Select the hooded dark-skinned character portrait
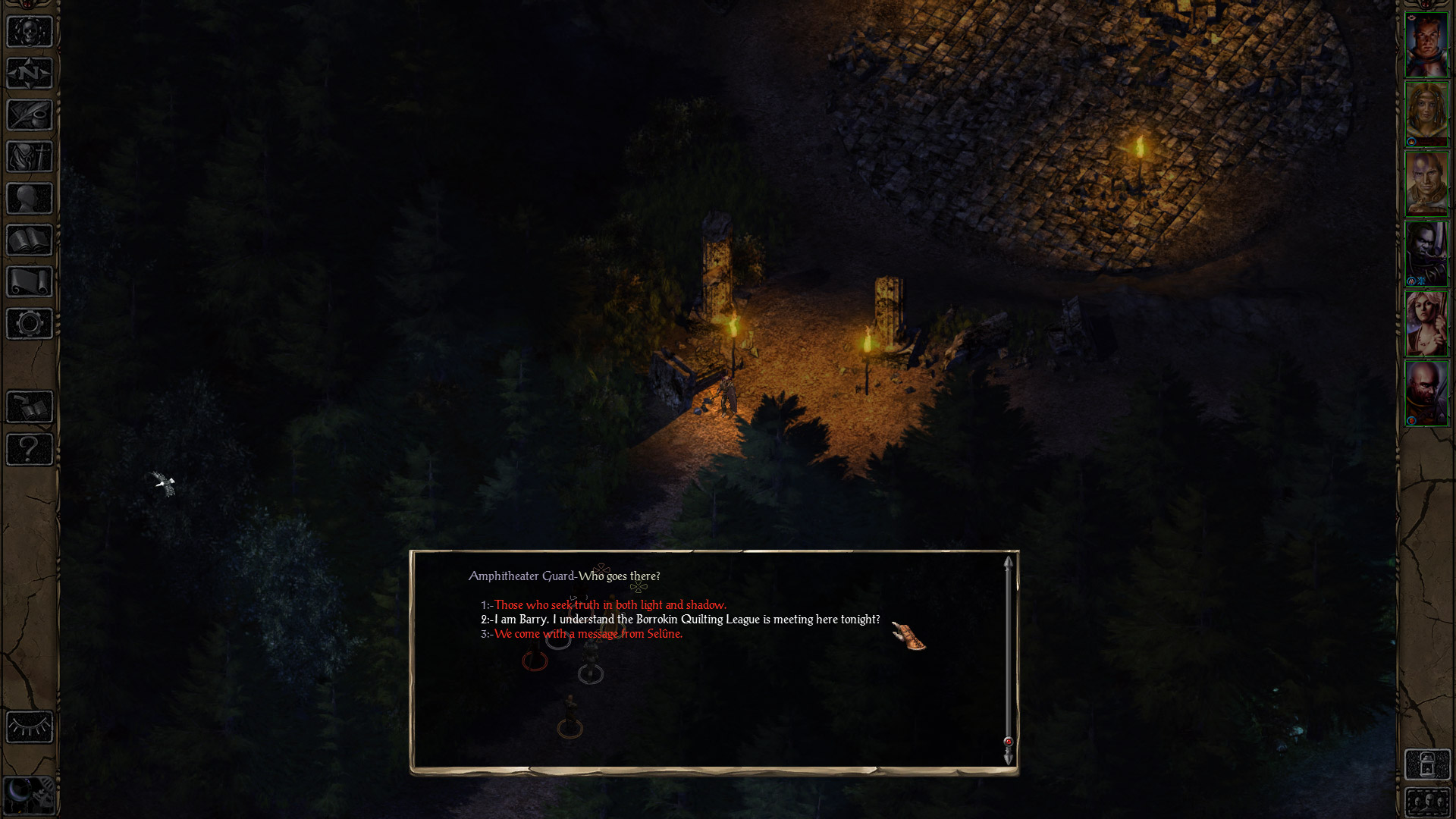The height and width of the screenshot is (819, 1456). (1426, 254)
